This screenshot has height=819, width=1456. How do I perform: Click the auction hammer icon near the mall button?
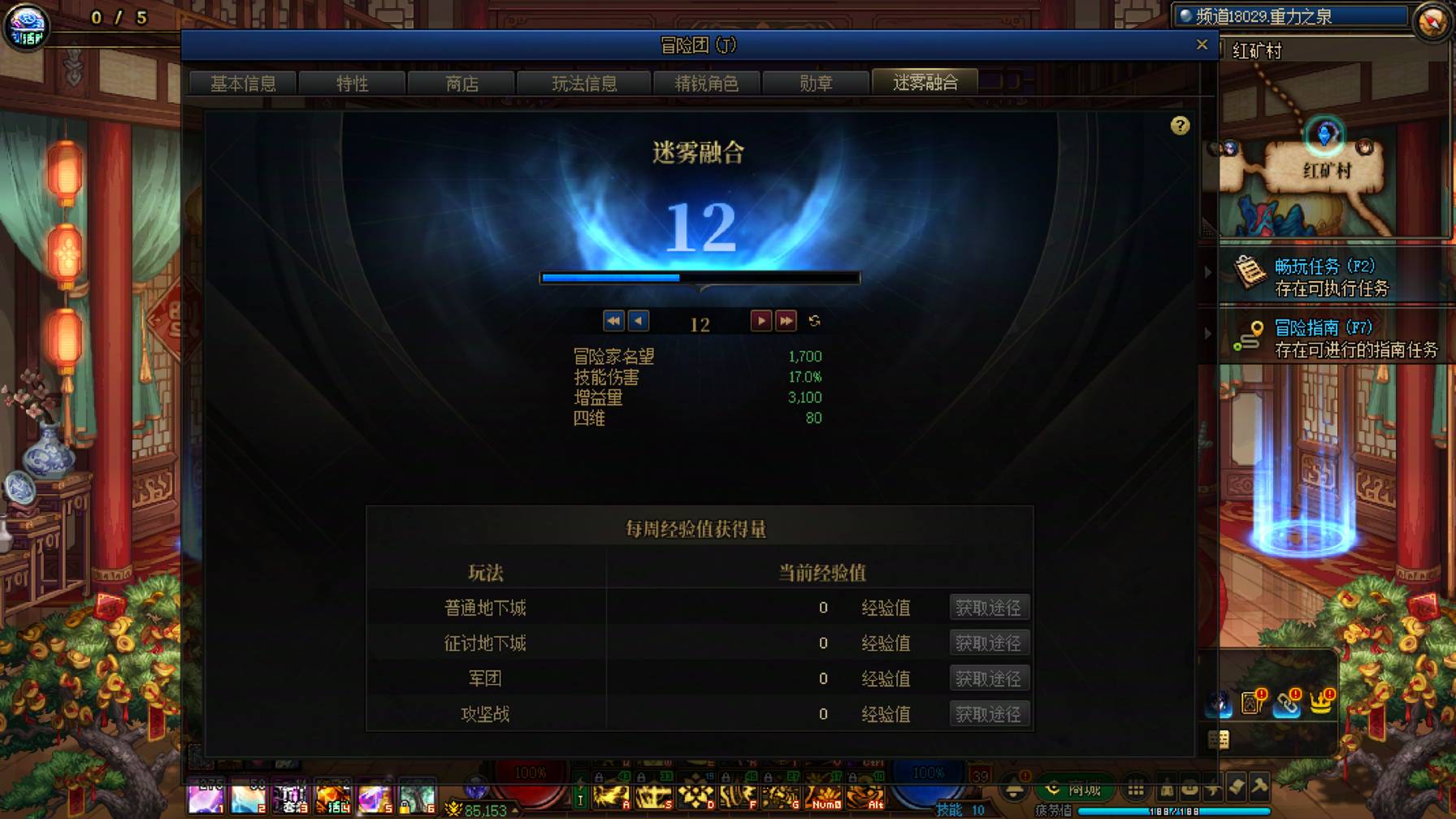click(1259, 790)
